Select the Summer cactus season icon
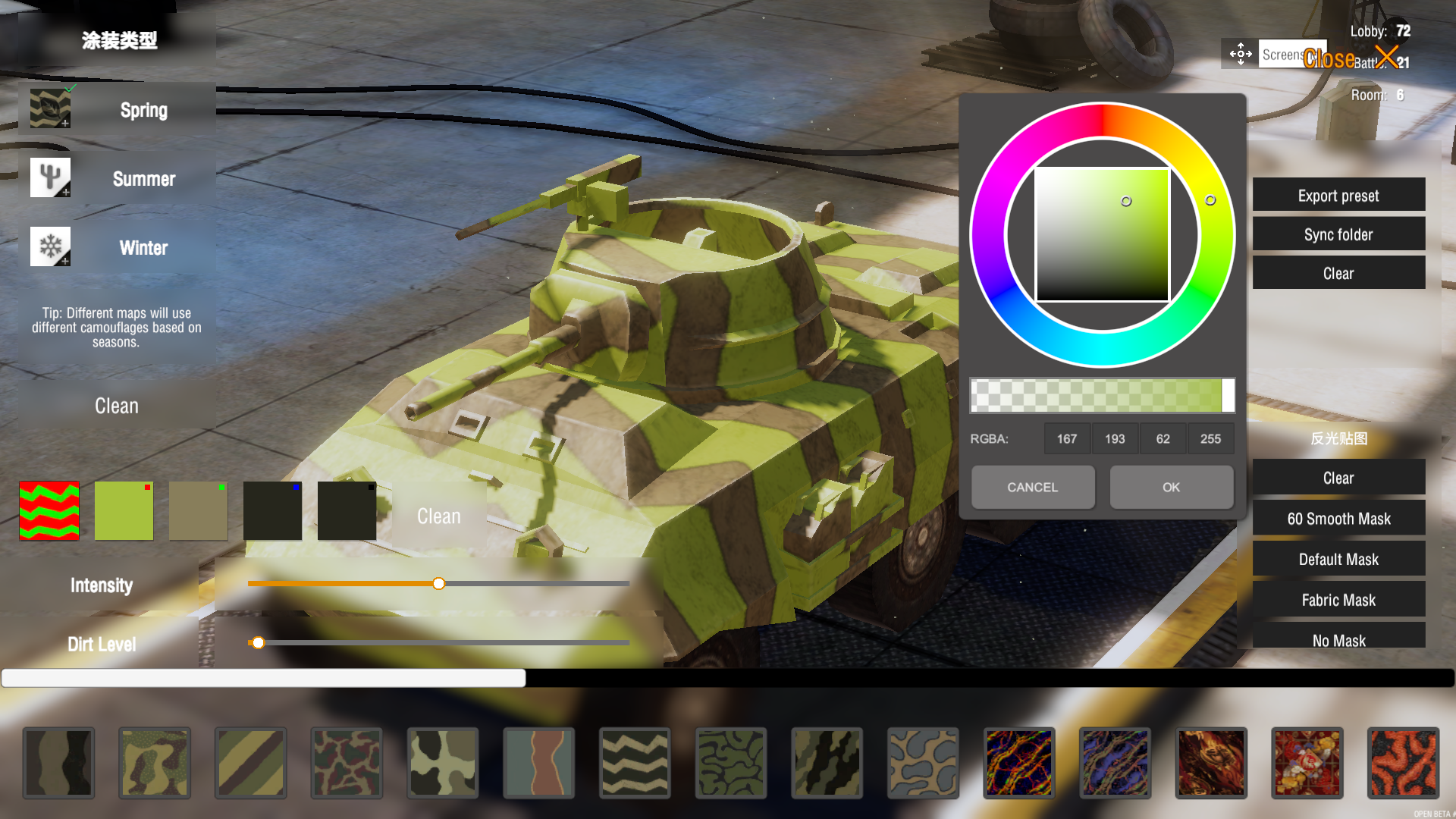Image resolution: width=1456 pixels, height=819 pixels. point(49,177)
